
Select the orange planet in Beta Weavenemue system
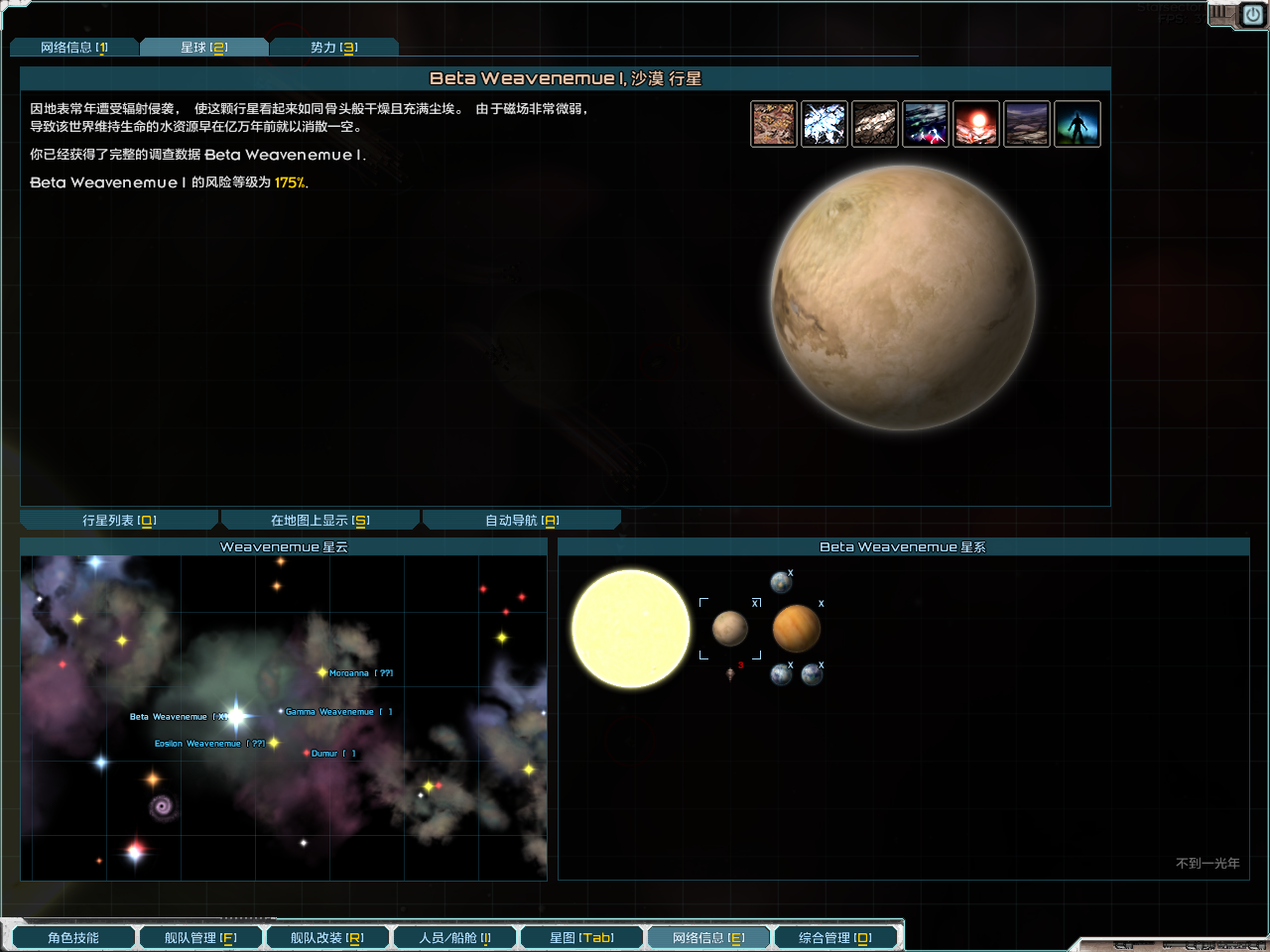(796, 628)
